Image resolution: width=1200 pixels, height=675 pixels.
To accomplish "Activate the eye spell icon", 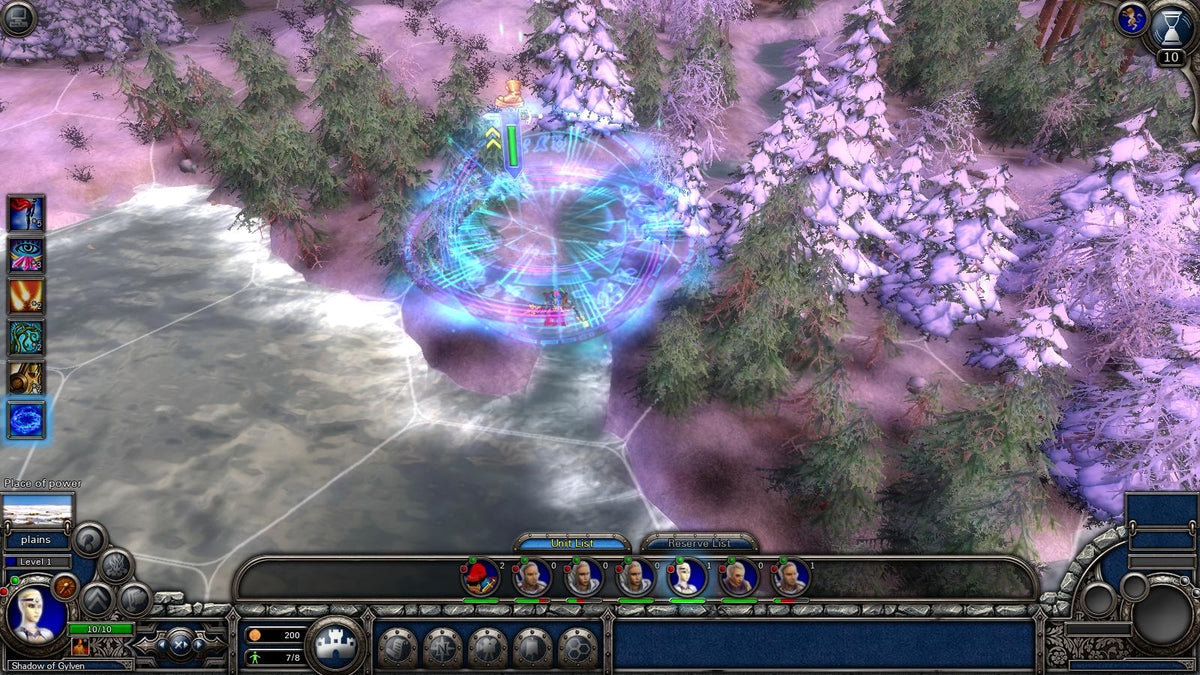I will click(26, 254).
